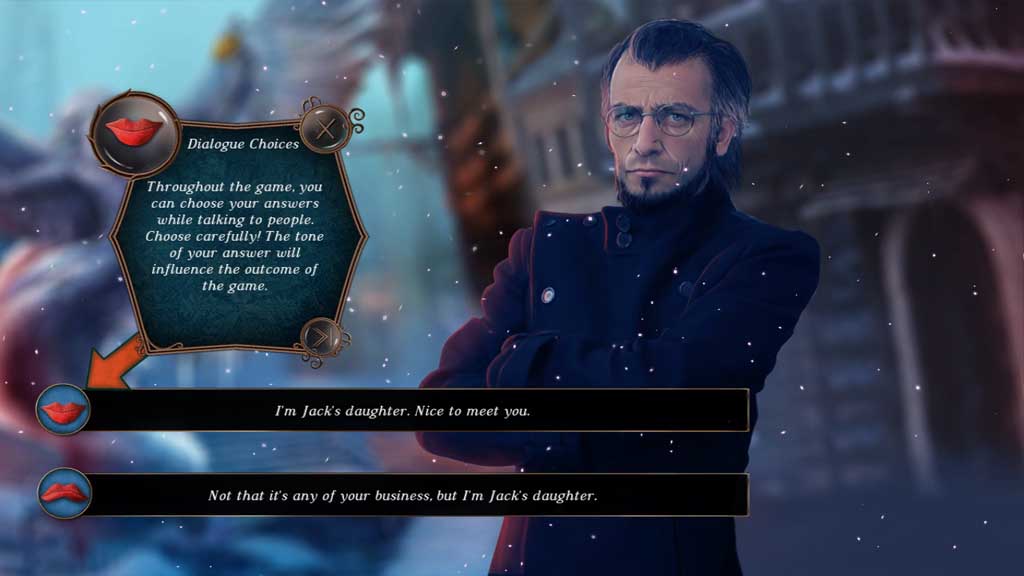This screenshot has height=576, width=1024.
Task: Choose "I'm Jack's daughter. Nice to meet you."
Action: [x=402, y=410]
